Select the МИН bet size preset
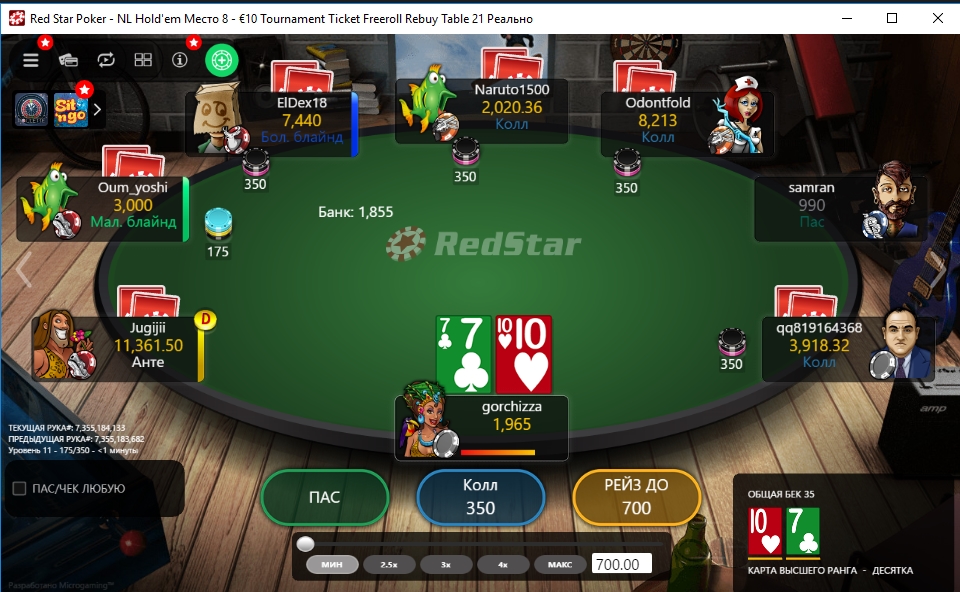The height and width of the screenshot is (592, 960). point(332,565)
